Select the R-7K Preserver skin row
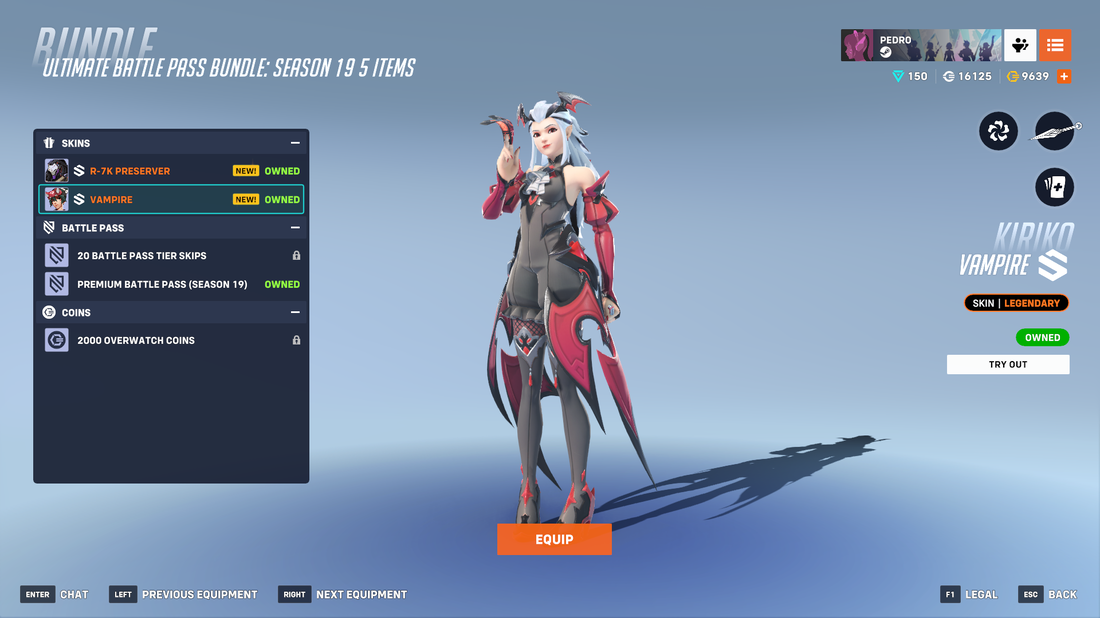Screen dimensions: 1100x618 [171, 171]
